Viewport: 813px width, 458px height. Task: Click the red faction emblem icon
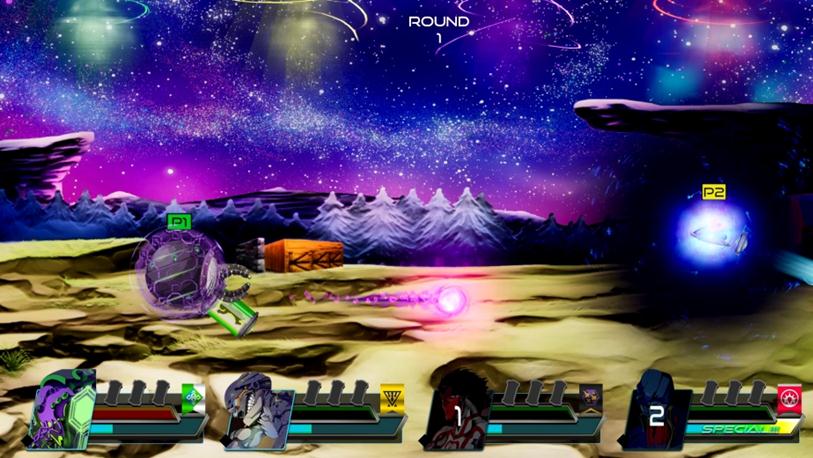[x=789, y=395]
